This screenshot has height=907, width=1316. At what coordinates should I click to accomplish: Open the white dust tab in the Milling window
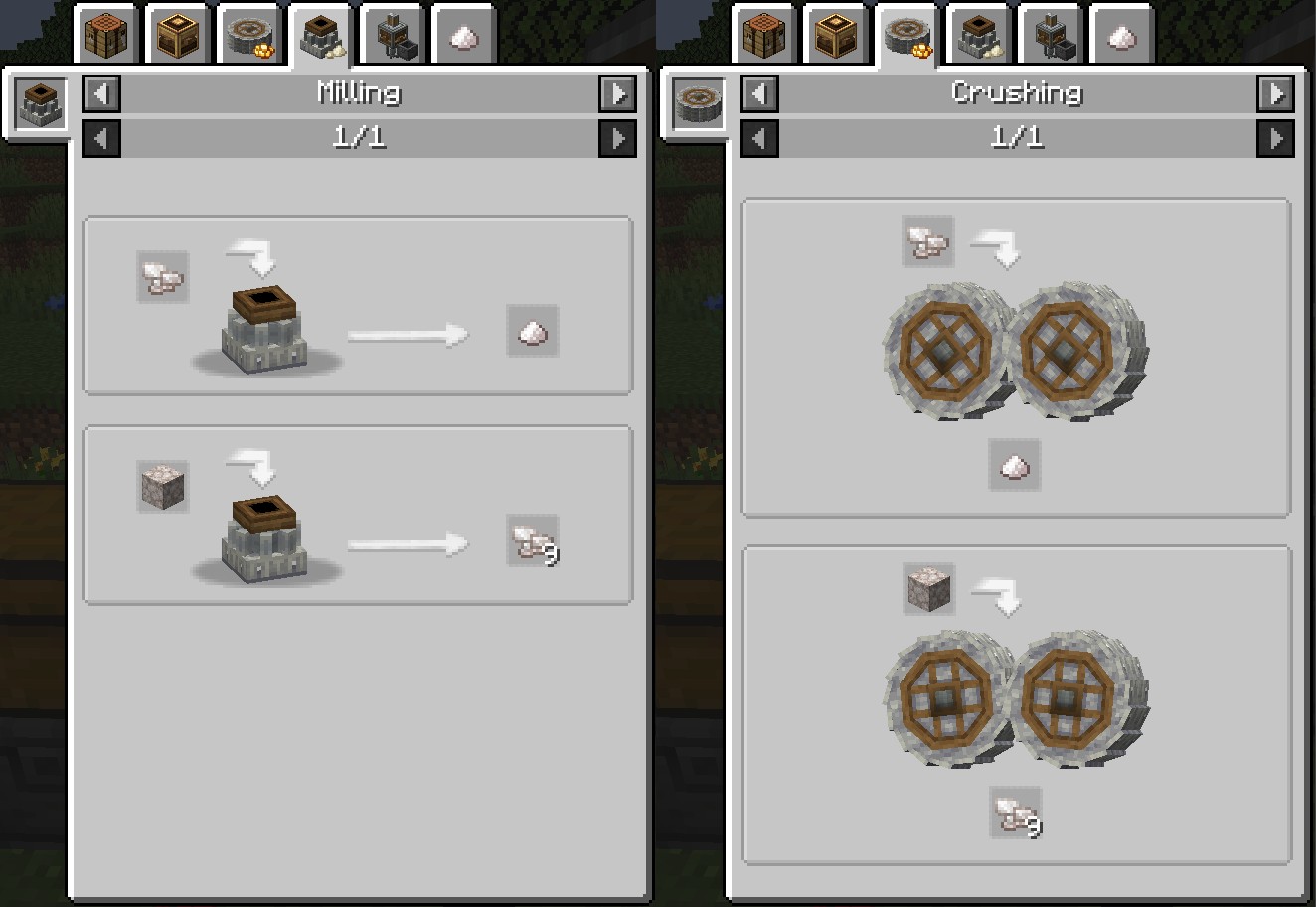point(464,37)
